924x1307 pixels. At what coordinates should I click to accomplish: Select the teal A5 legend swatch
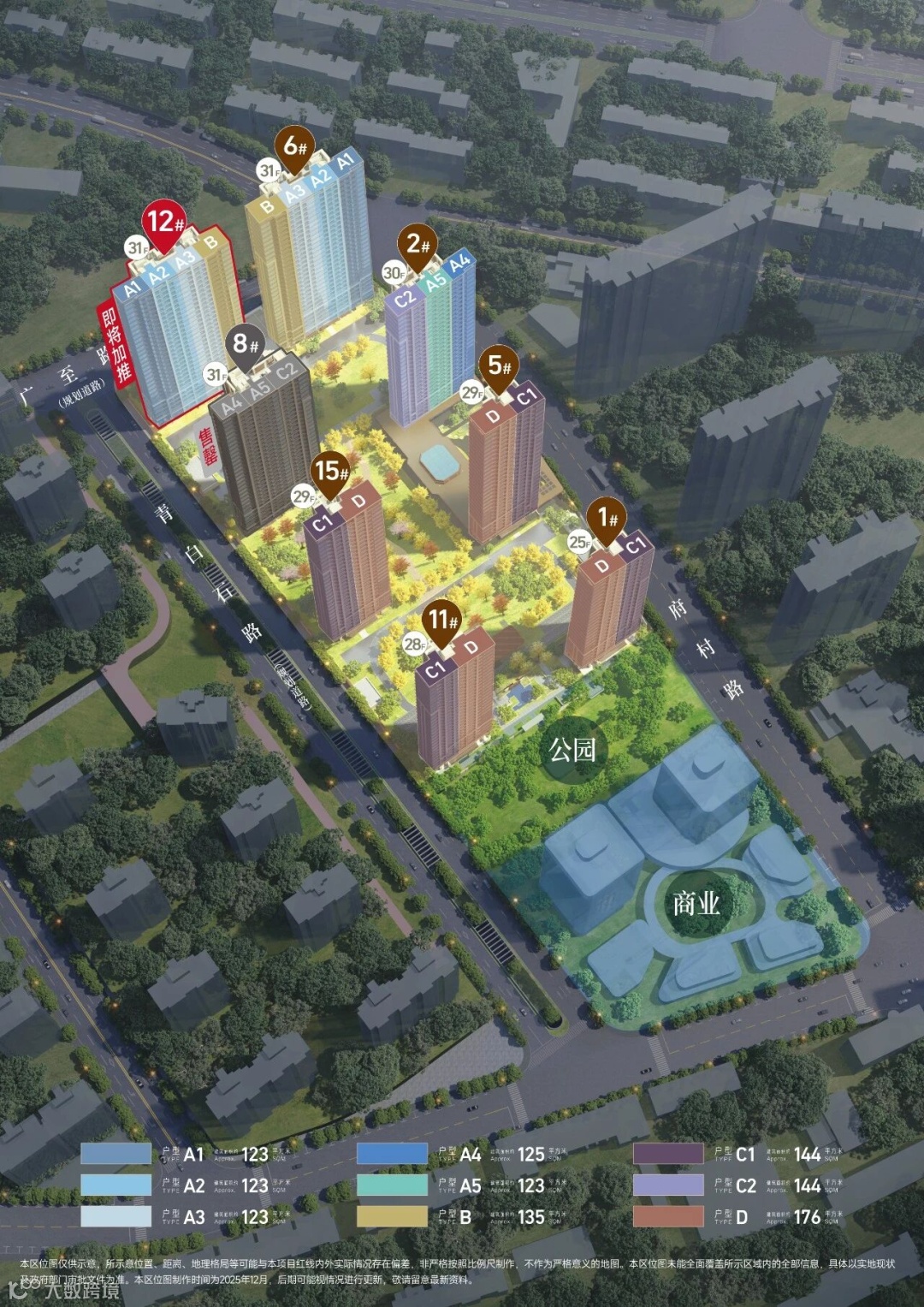pyautogui.click(x=392, y=1185)
